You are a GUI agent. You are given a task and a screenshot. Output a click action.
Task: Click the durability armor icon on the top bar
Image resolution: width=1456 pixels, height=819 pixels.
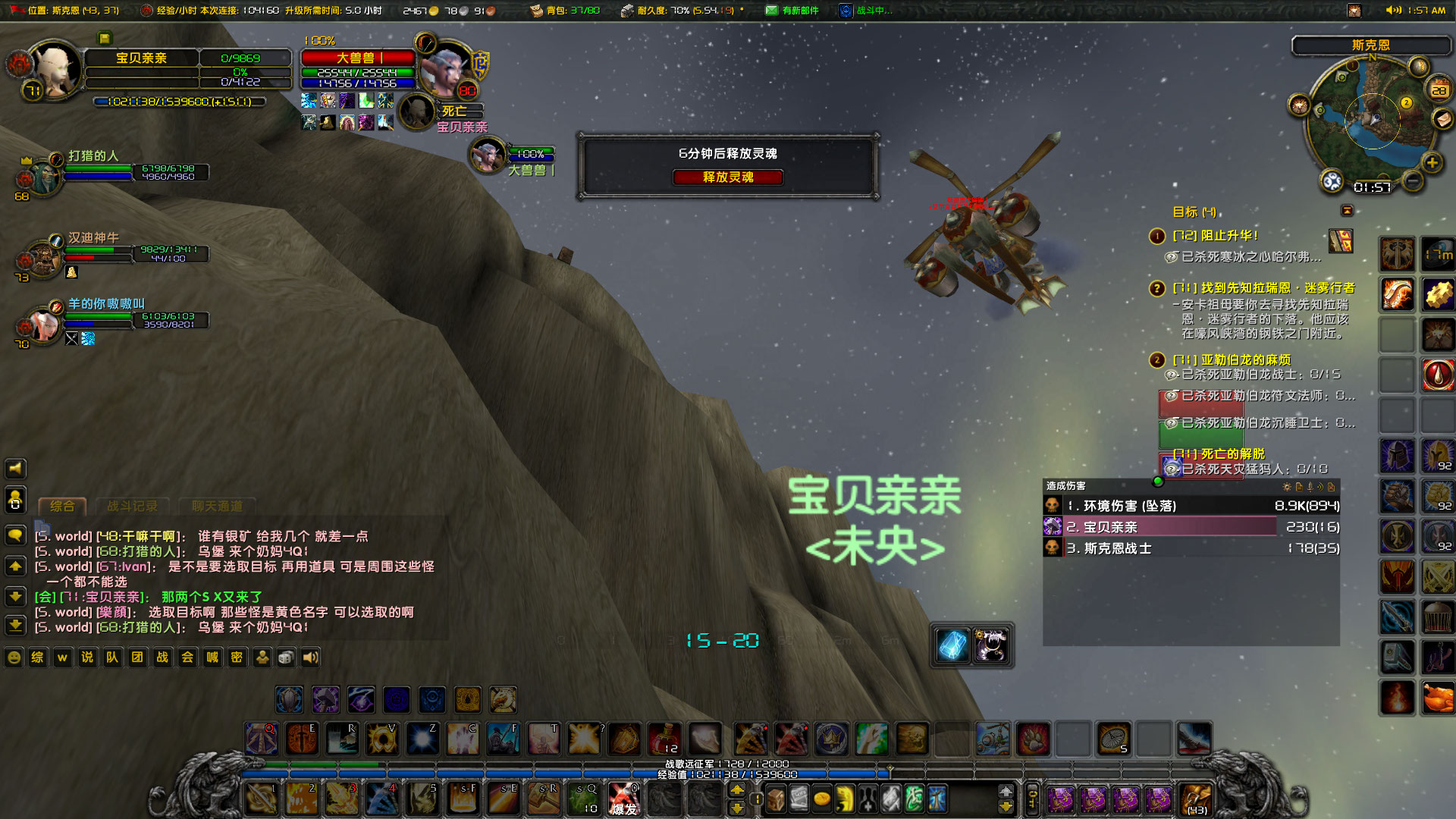tap(627, 10)
